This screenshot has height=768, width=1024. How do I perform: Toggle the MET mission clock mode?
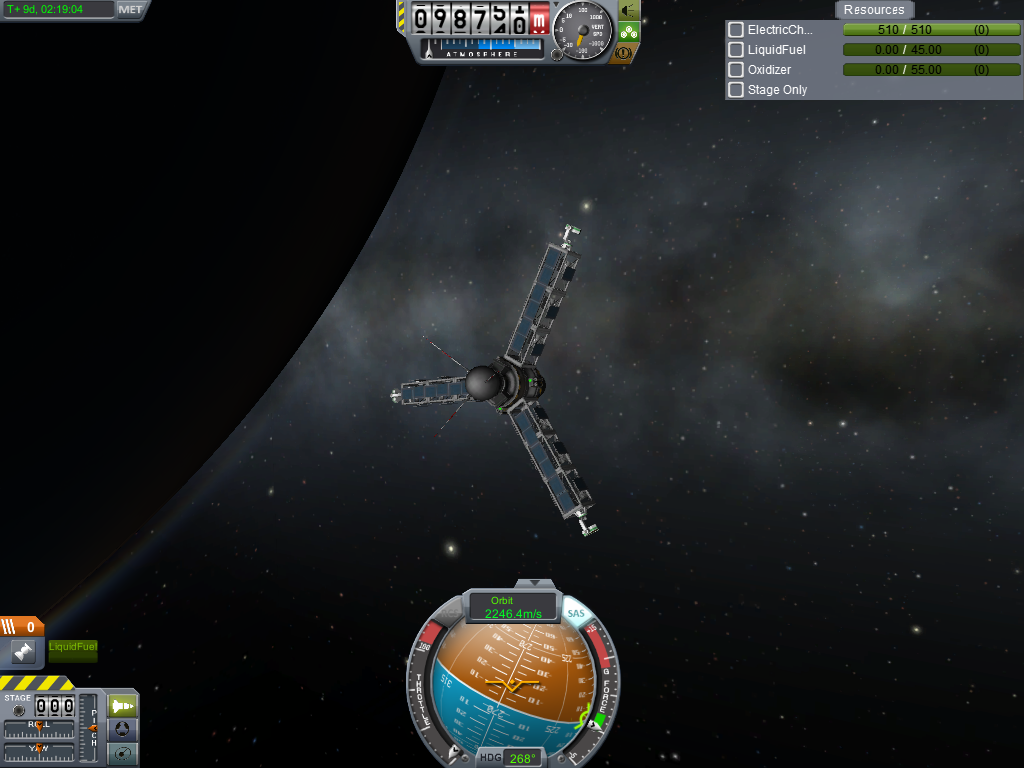click(130, 10)
